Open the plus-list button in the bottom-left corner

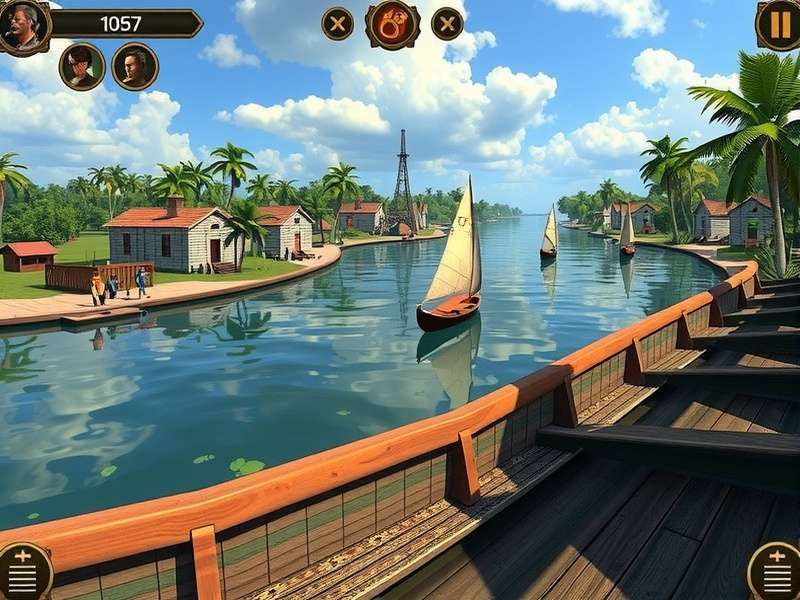tap(22, 572)
